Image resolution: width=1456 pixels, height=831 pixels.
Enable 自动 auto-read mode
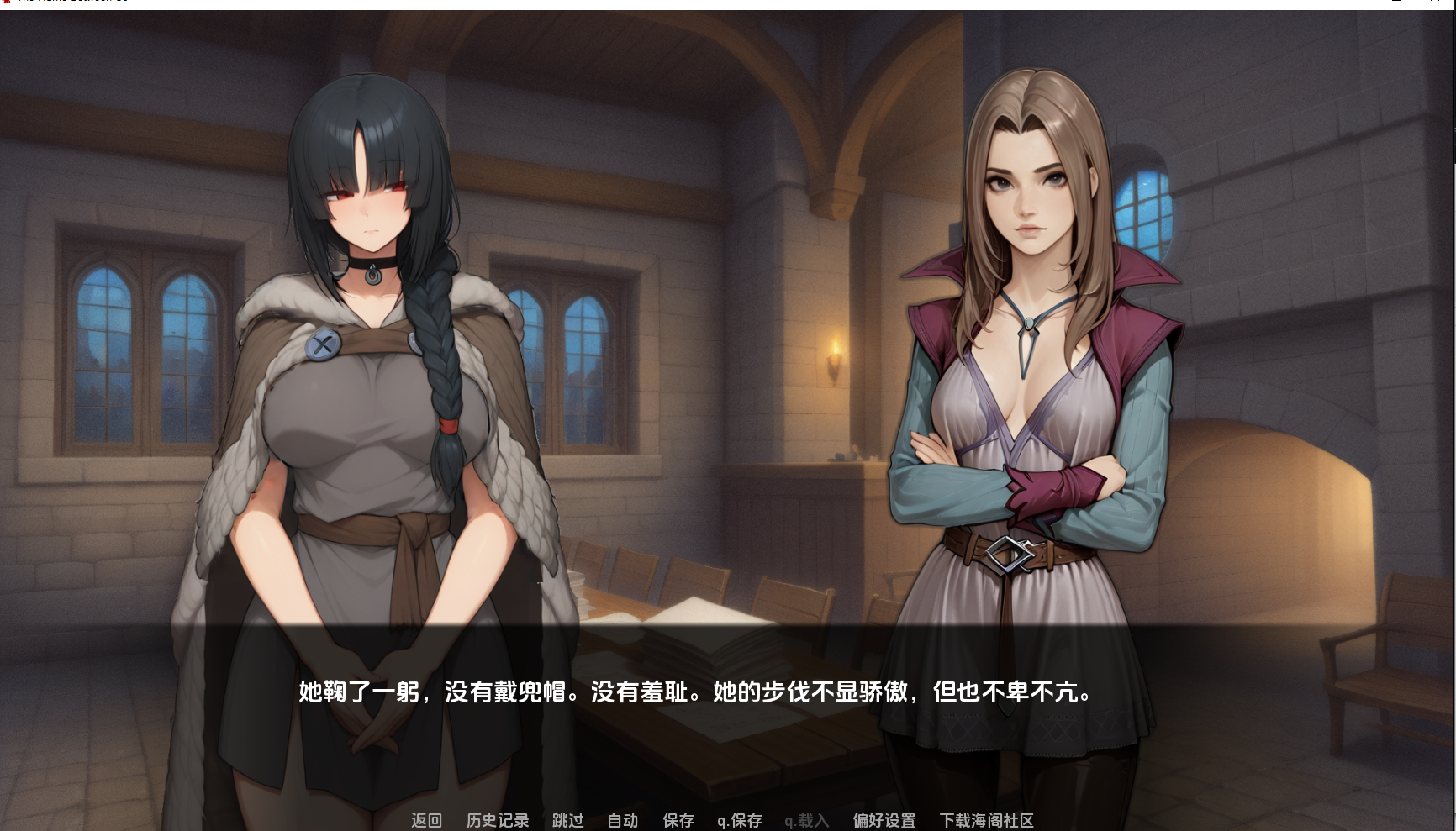(x=622, y=820)
